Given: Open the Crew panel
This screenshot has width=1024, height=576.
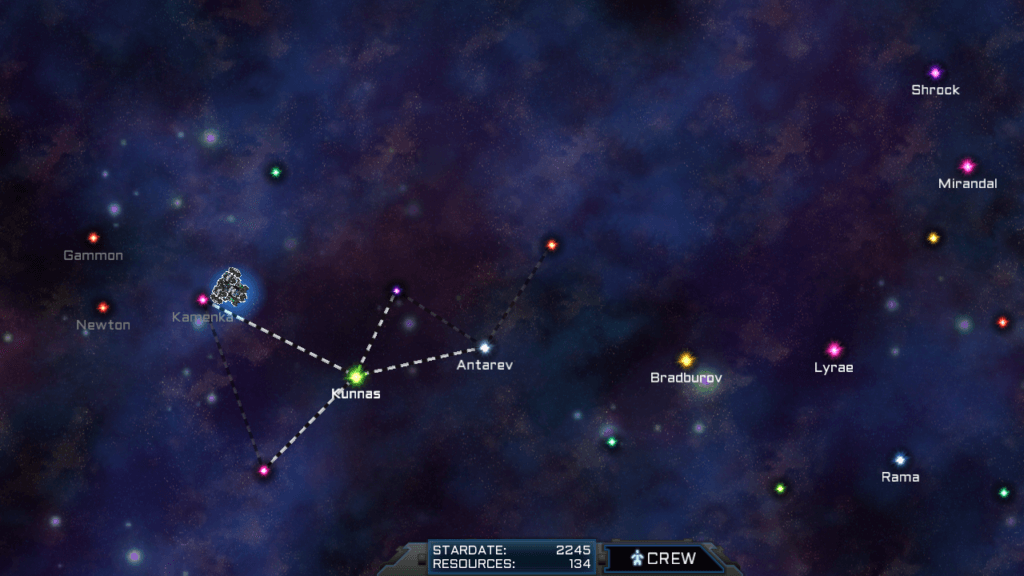Looking at the screenshot, I should (664, 558).
